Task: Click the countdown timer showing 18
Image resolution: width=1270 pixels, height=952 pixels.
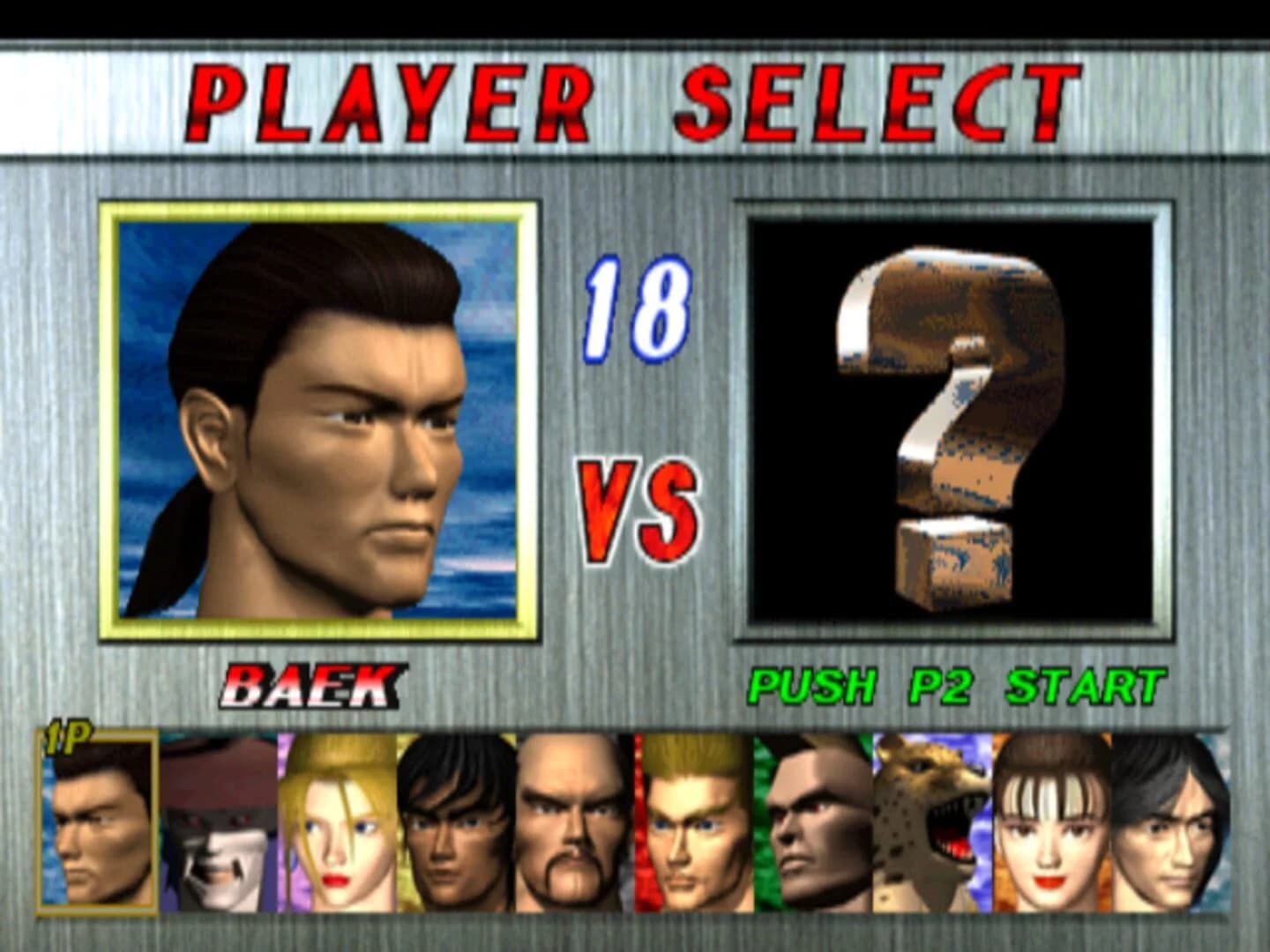Action: click(637, 313)
